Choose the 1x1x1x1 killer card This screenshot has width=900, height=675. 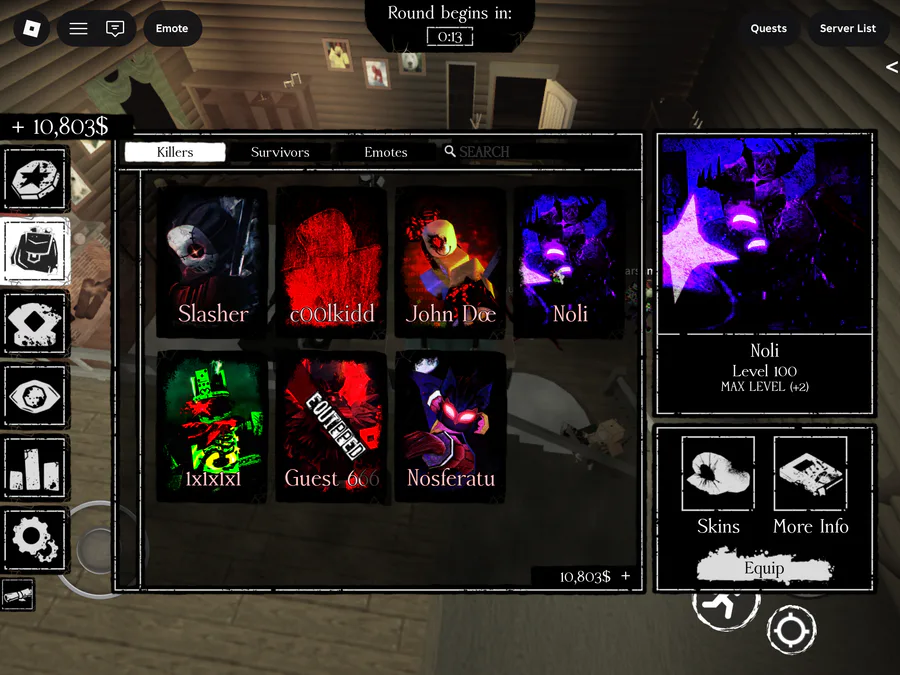tap(212, 425)
